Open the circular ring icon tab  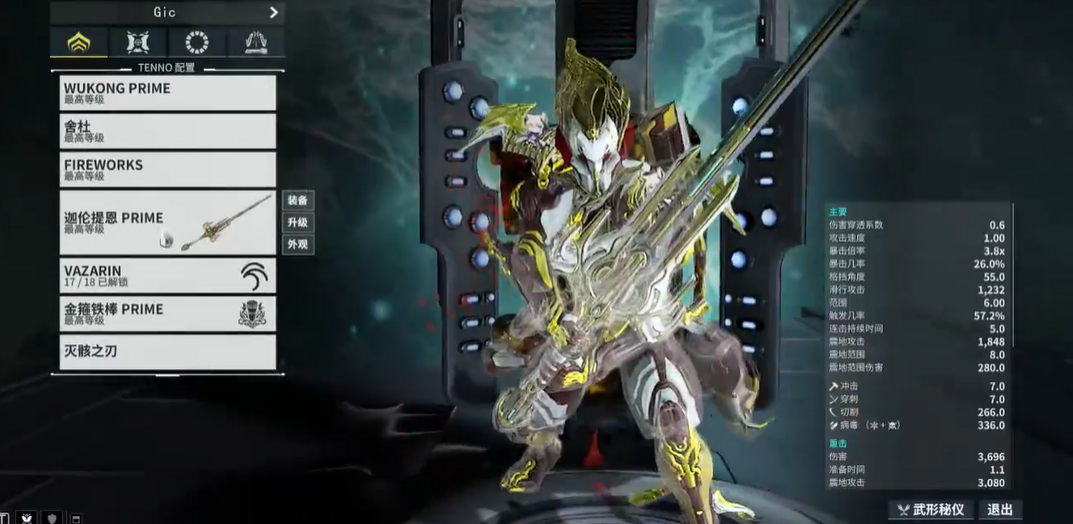pyautogui.click(x=197, y=42)
